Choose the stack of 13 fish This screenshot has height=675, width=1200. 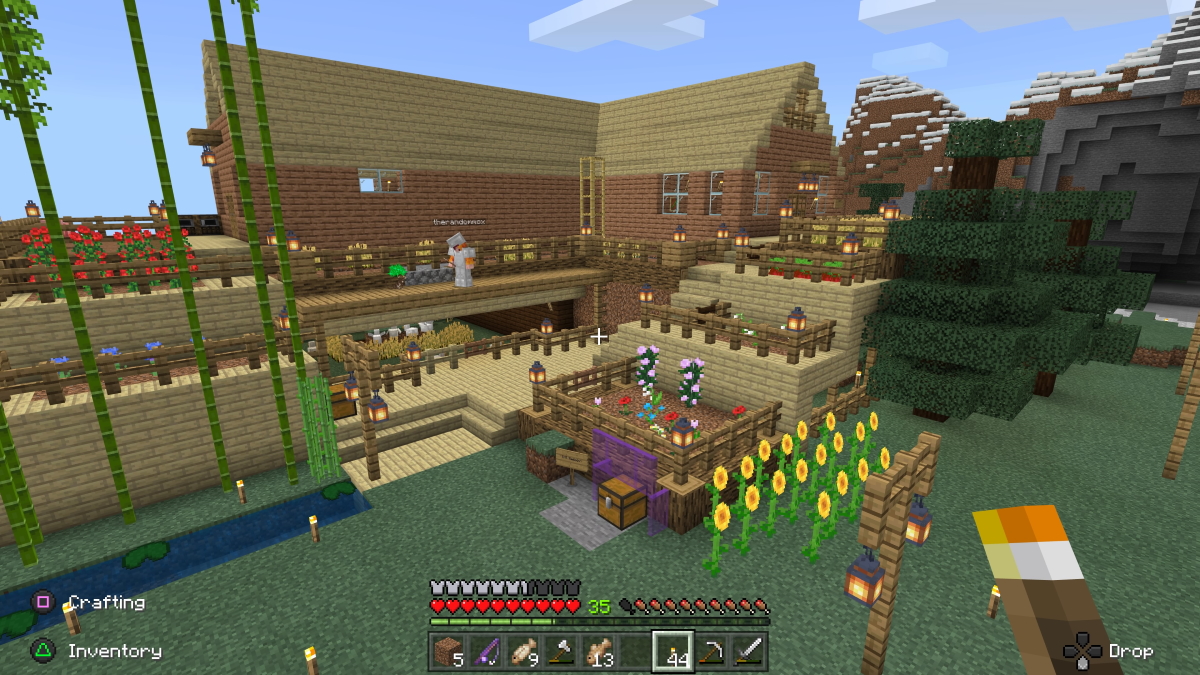pyautogui.click(x=597, y=651)
